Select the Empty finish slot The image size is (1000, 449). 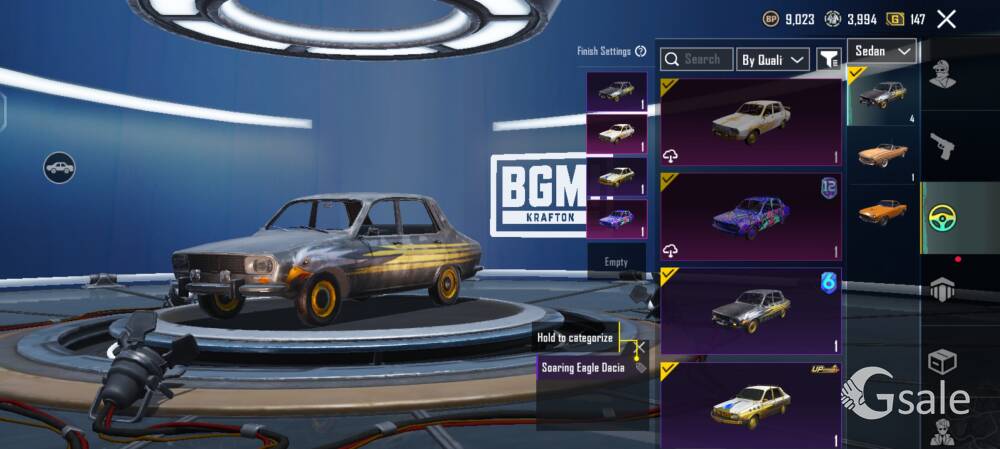click(x=616, y=262)
